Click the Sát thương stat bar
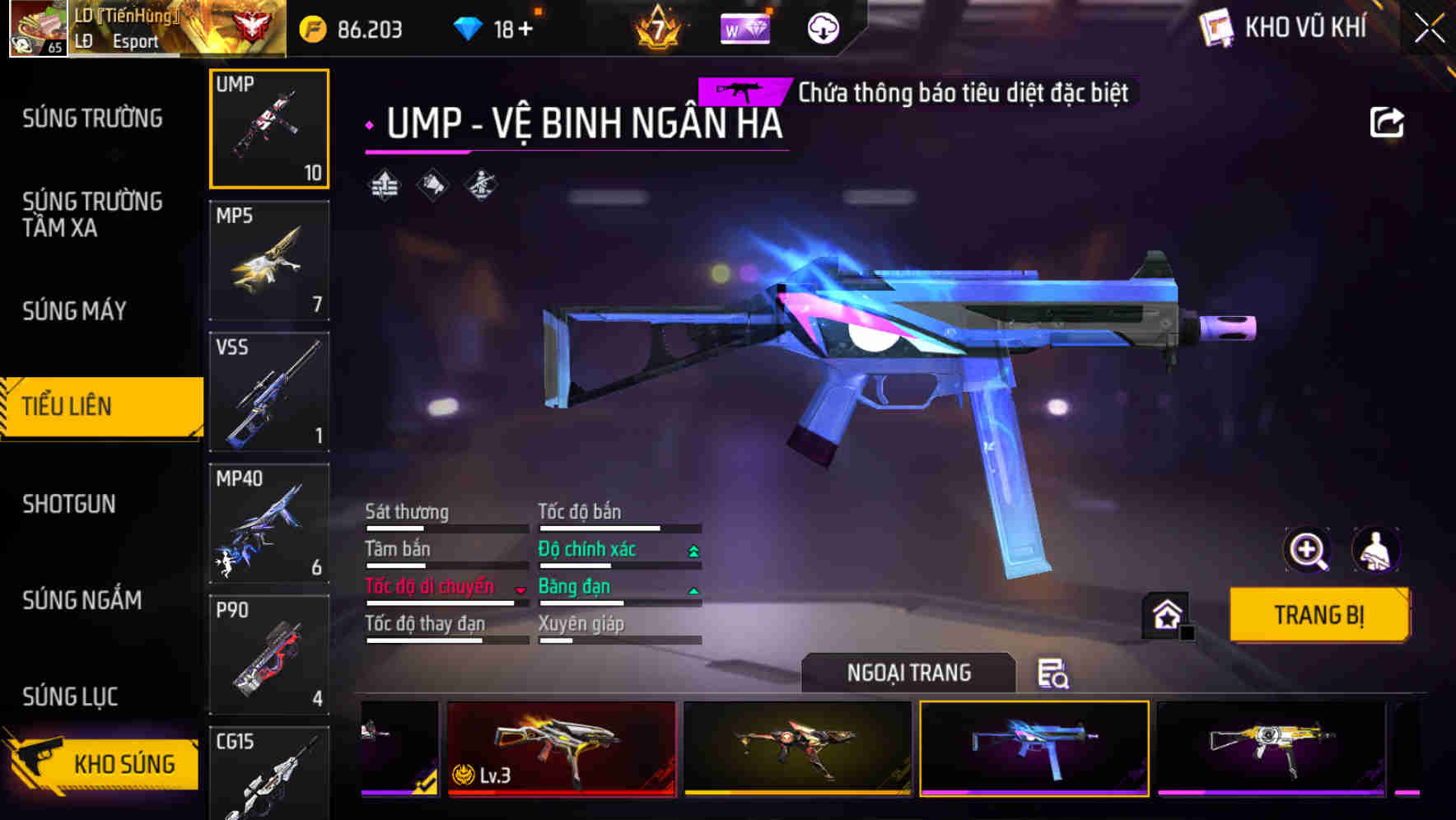Screen dimensions: 1456x820 tap(445, 527)
